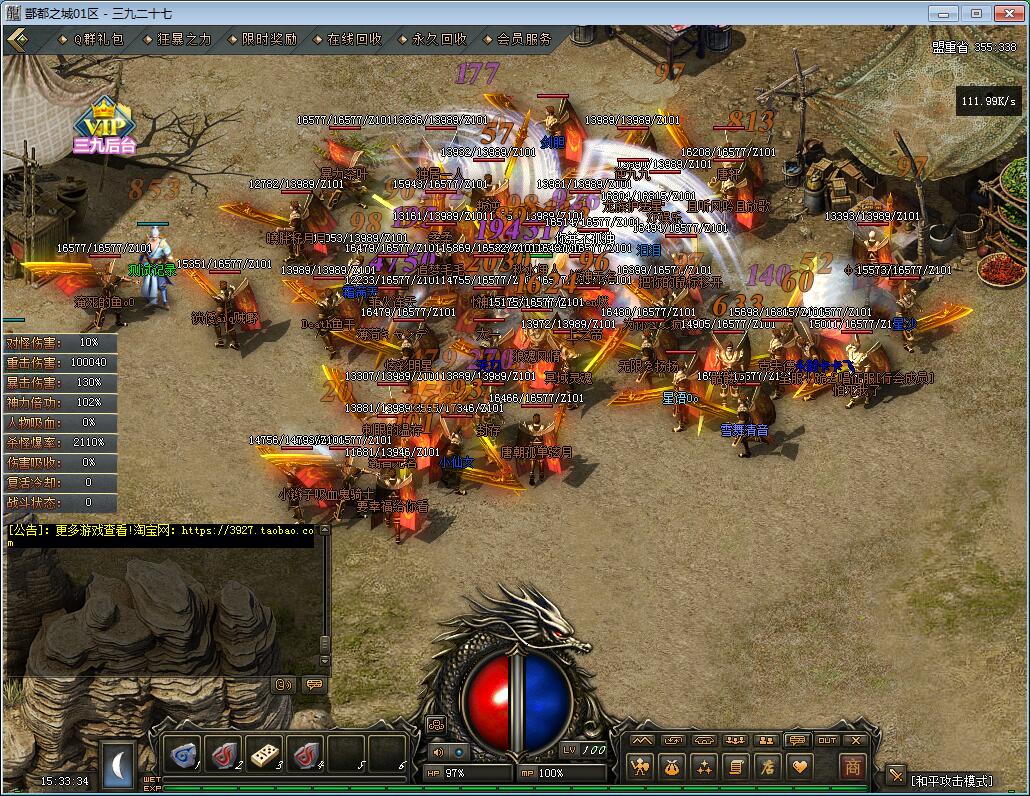Open the skills sparkle icon
The width and height of the screenshot is (1030, 796).
click(x=704, y=767)
